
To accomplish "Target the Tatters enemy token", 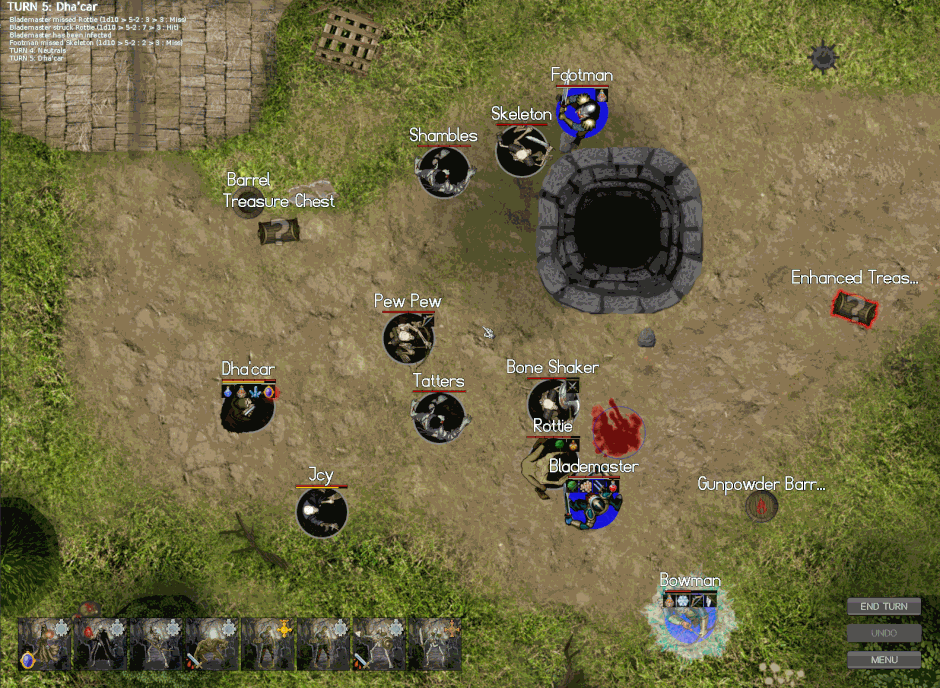I will pos(439,417).
